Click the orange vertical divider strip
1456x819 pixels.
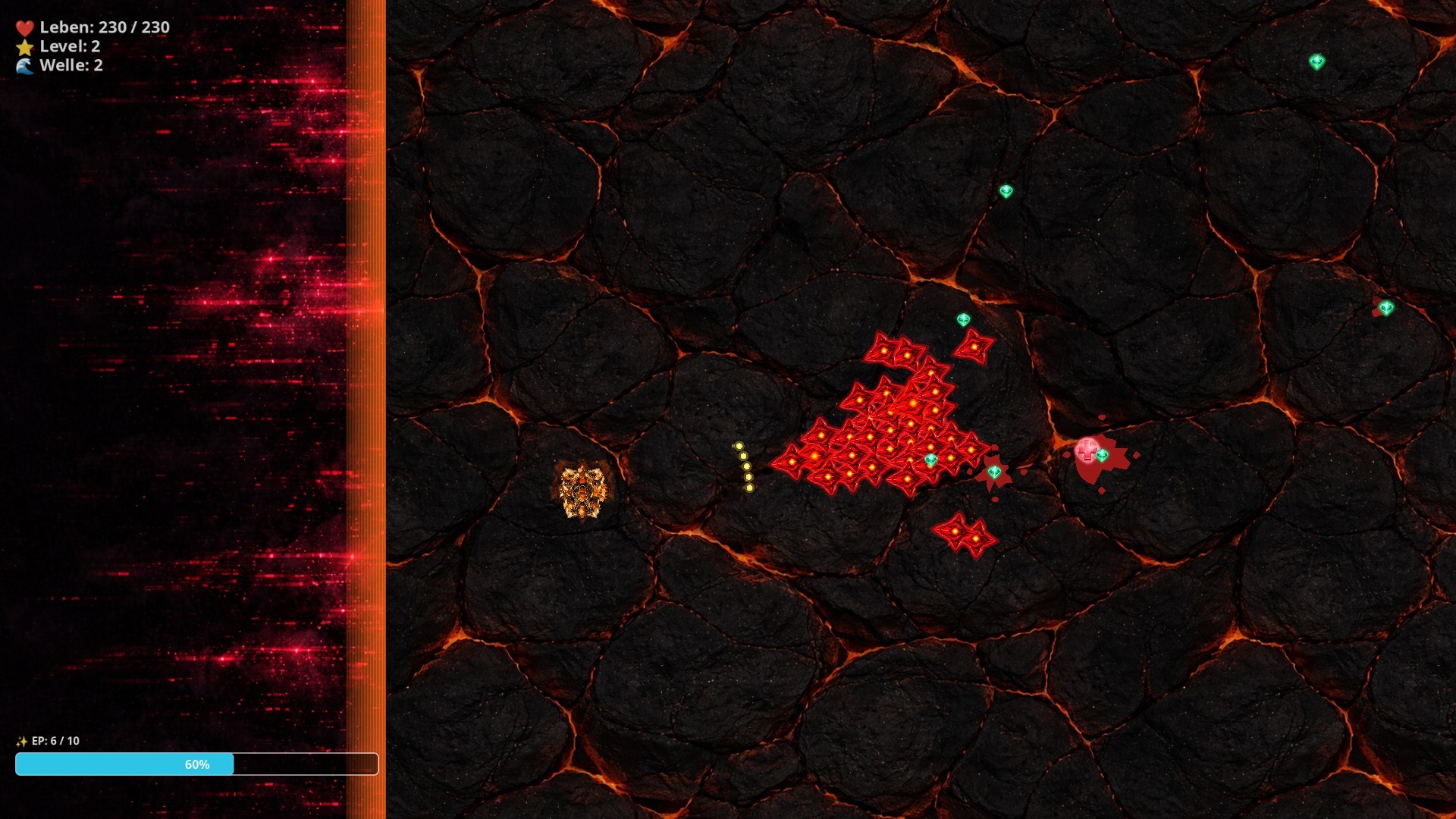[366, 409]
